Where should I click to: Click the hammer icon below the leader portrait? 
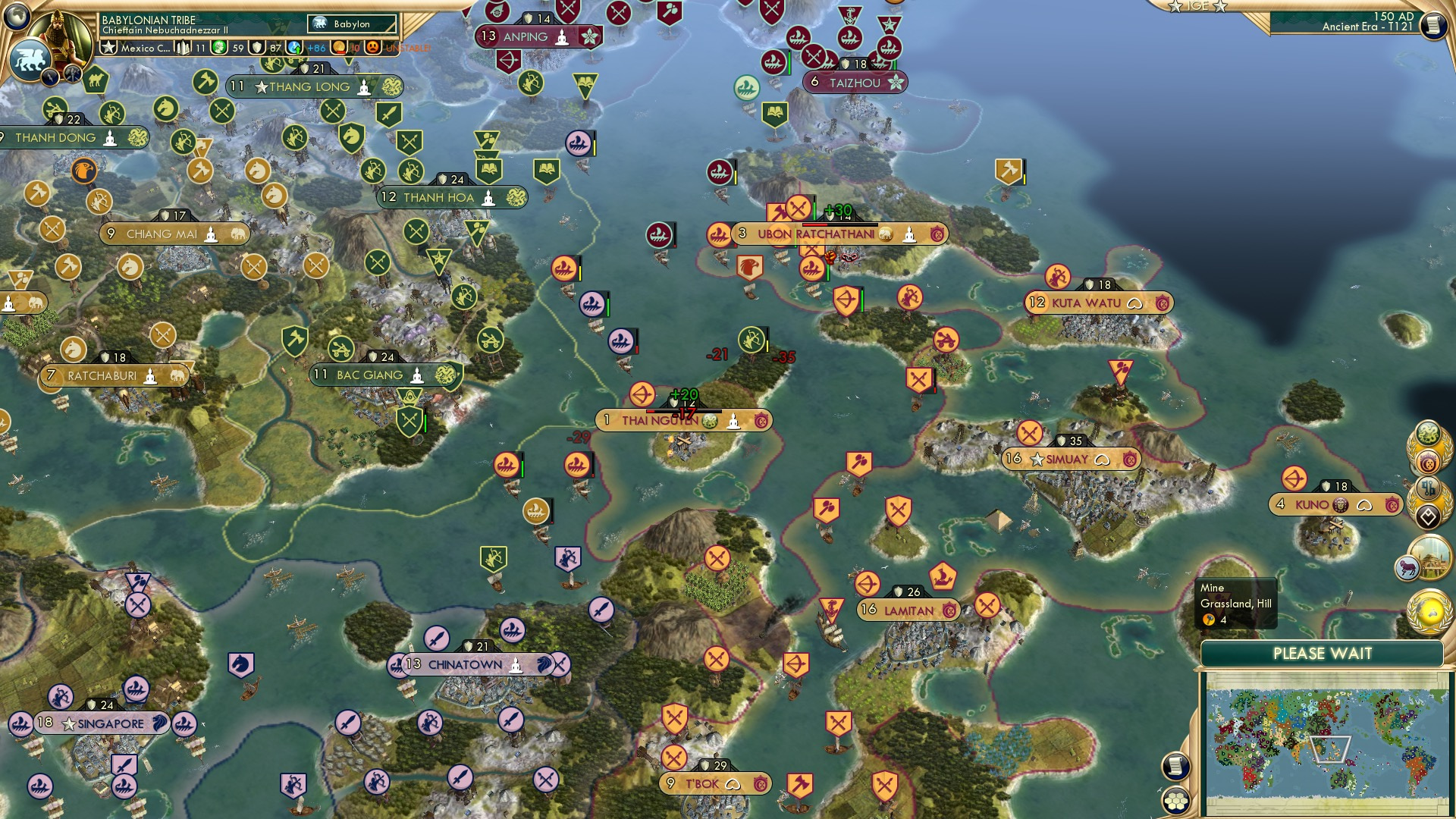[x=72, y=74]
